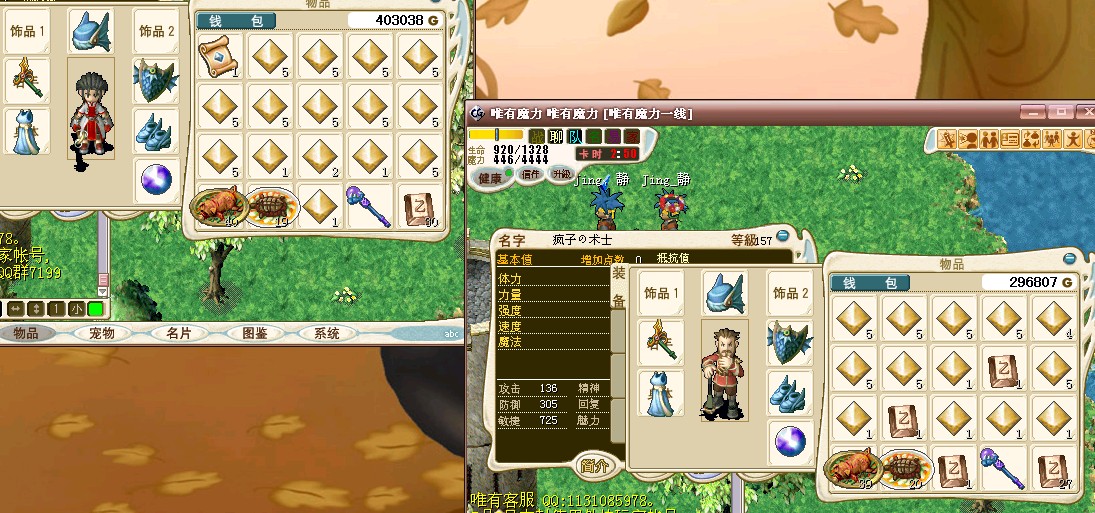The image size is (1095, 513).
Task: Select the stone tablet stacked 27
Action: coord(1053,468)
